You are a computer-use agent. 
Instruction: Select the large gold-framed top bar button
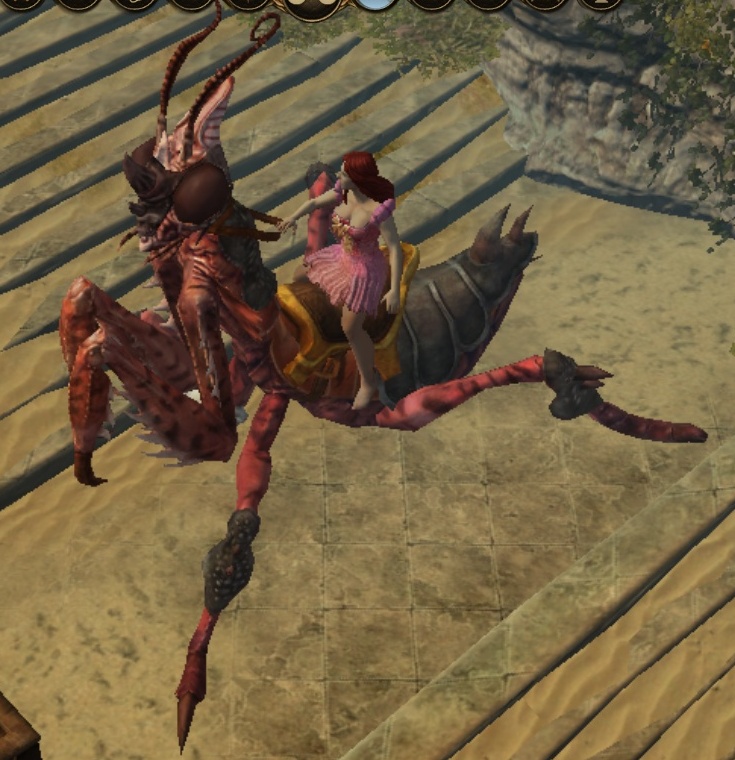tap(314, 6)
